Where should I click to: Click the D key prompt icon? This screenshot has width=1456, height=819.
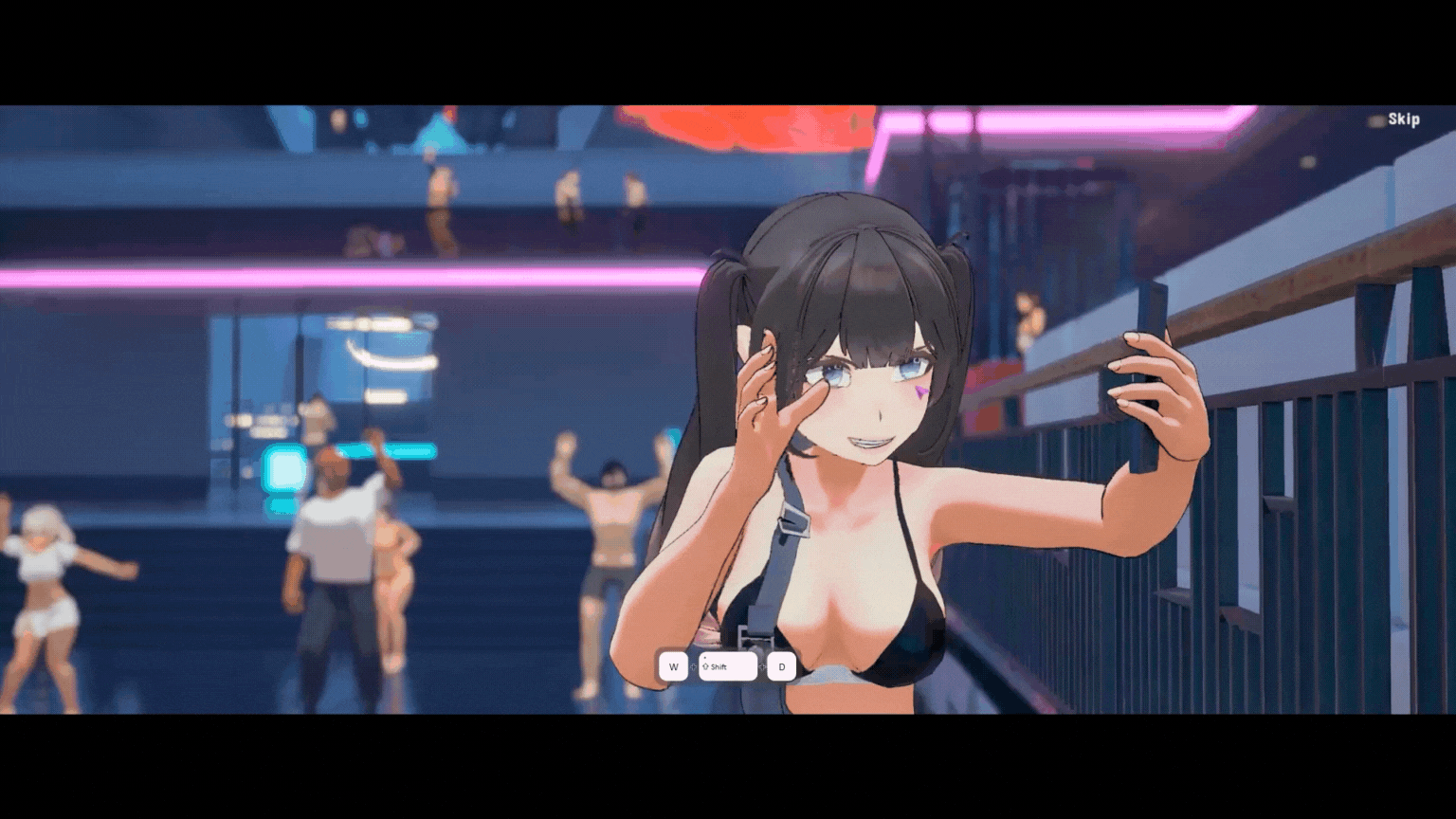pyautogui.click(x=782, y=666)
